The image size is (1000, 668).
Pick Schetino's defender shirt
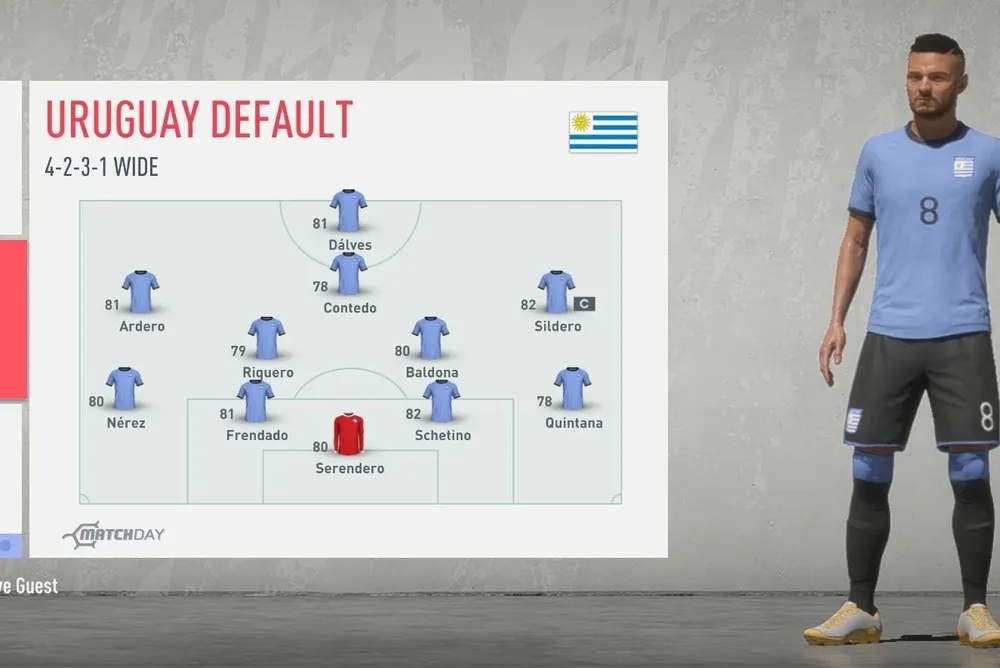[441, 401]
